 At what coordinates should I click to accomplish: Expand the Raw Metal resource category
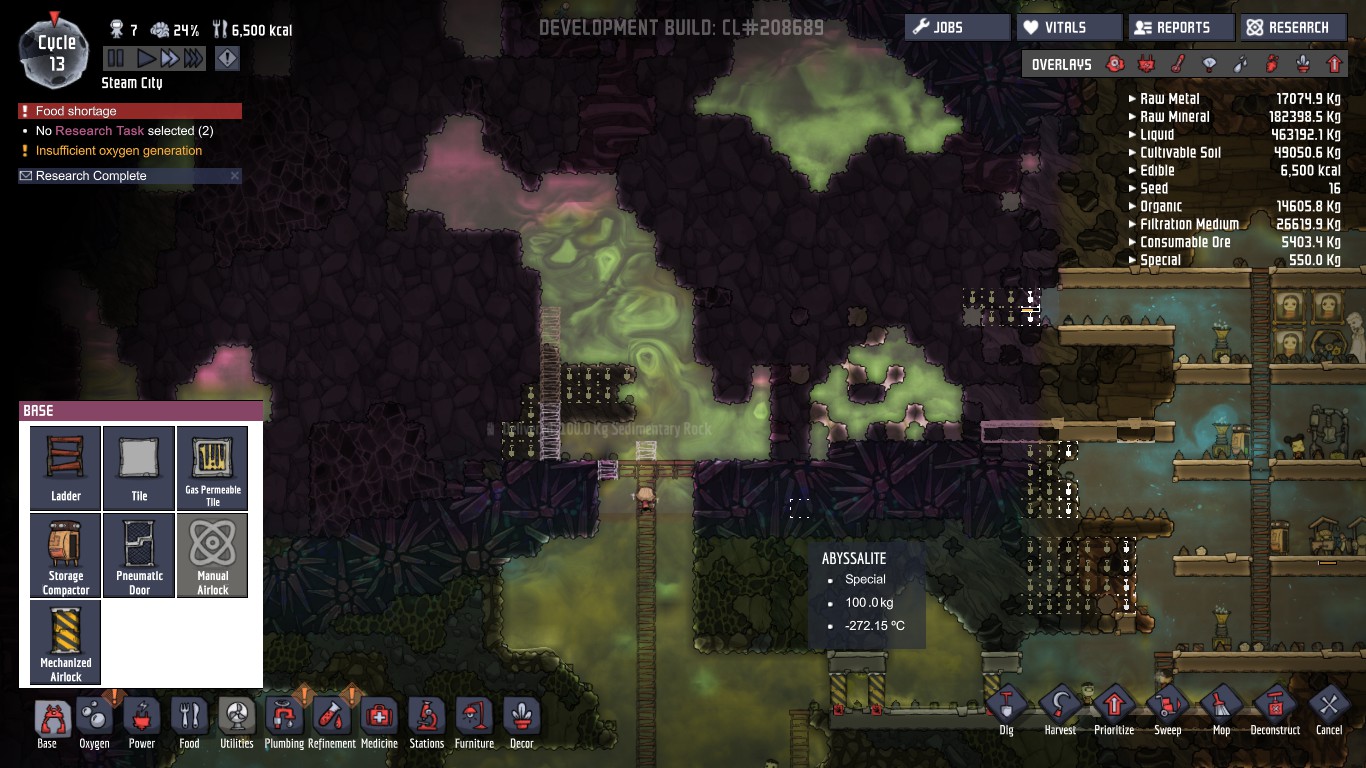[1132, 99]
